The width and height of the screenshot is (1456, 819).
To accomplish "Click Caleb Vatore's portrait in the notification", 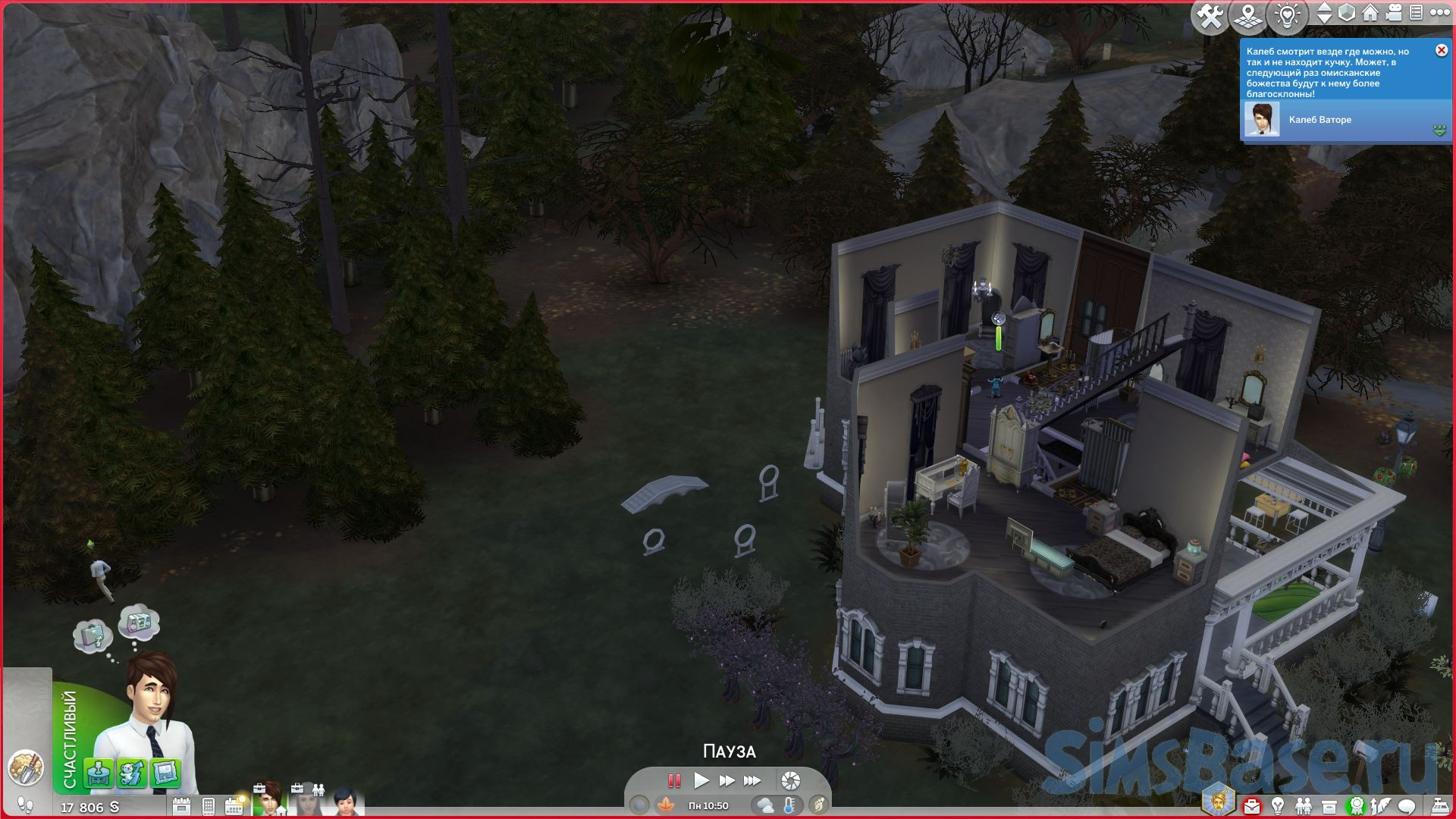I will pyautogui.click(x=1261, y=120).
